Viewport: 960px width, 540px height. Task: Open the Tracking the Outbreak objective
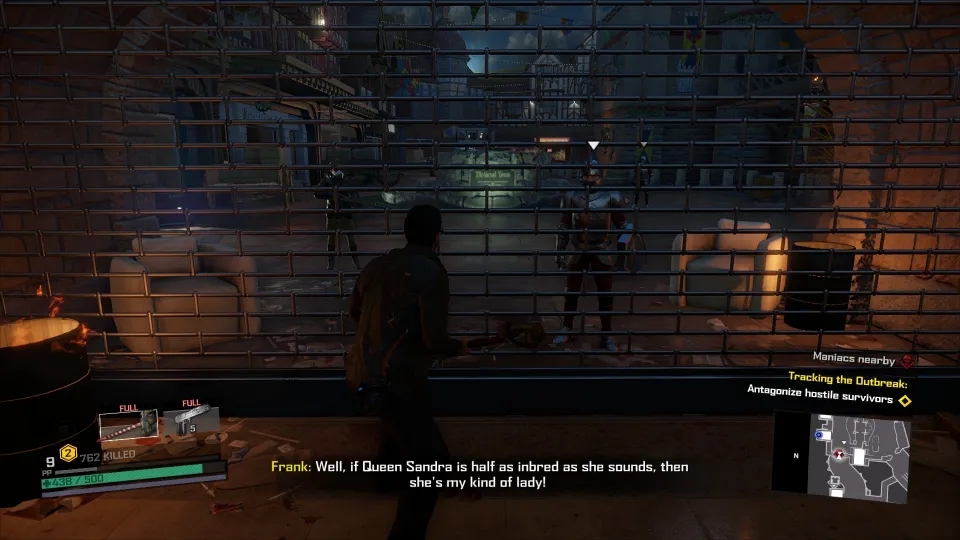pos(847,377)
